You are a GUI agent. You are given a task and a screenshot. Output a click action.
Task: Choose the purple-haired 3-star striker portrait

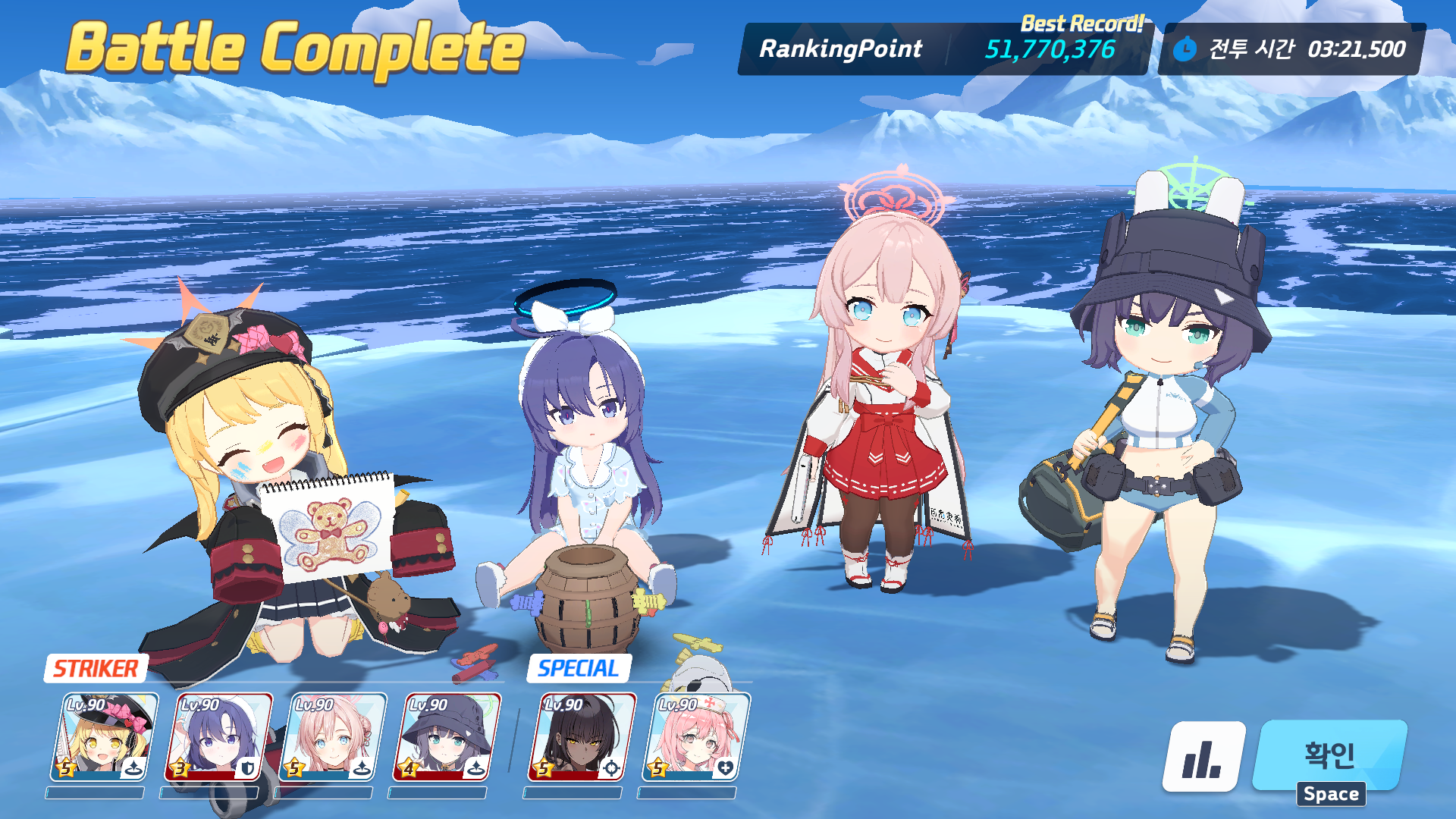[x=218, y=736]
